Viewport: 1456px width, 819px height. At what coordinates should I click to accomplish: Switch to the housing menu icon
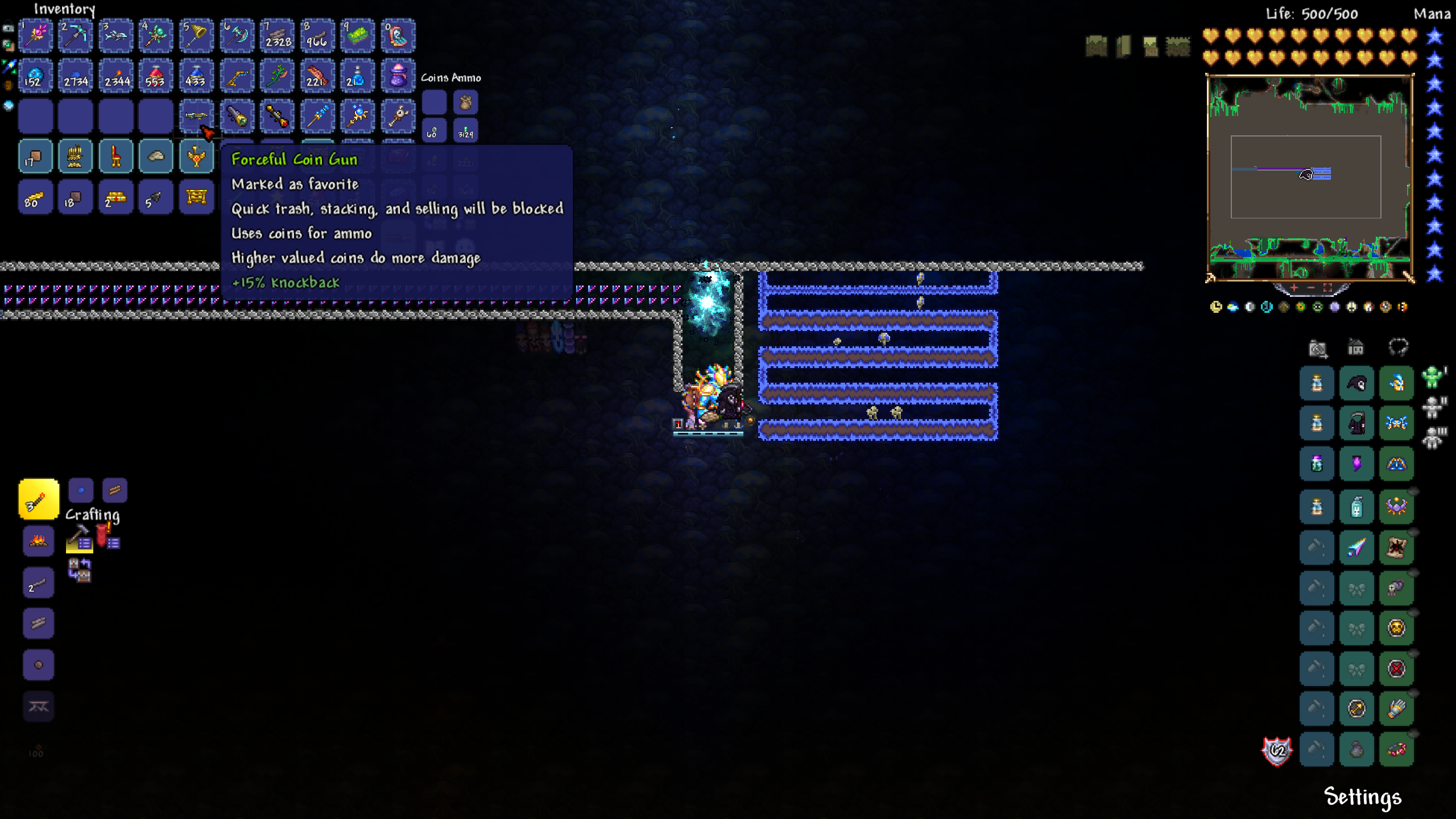[1356, 348]
